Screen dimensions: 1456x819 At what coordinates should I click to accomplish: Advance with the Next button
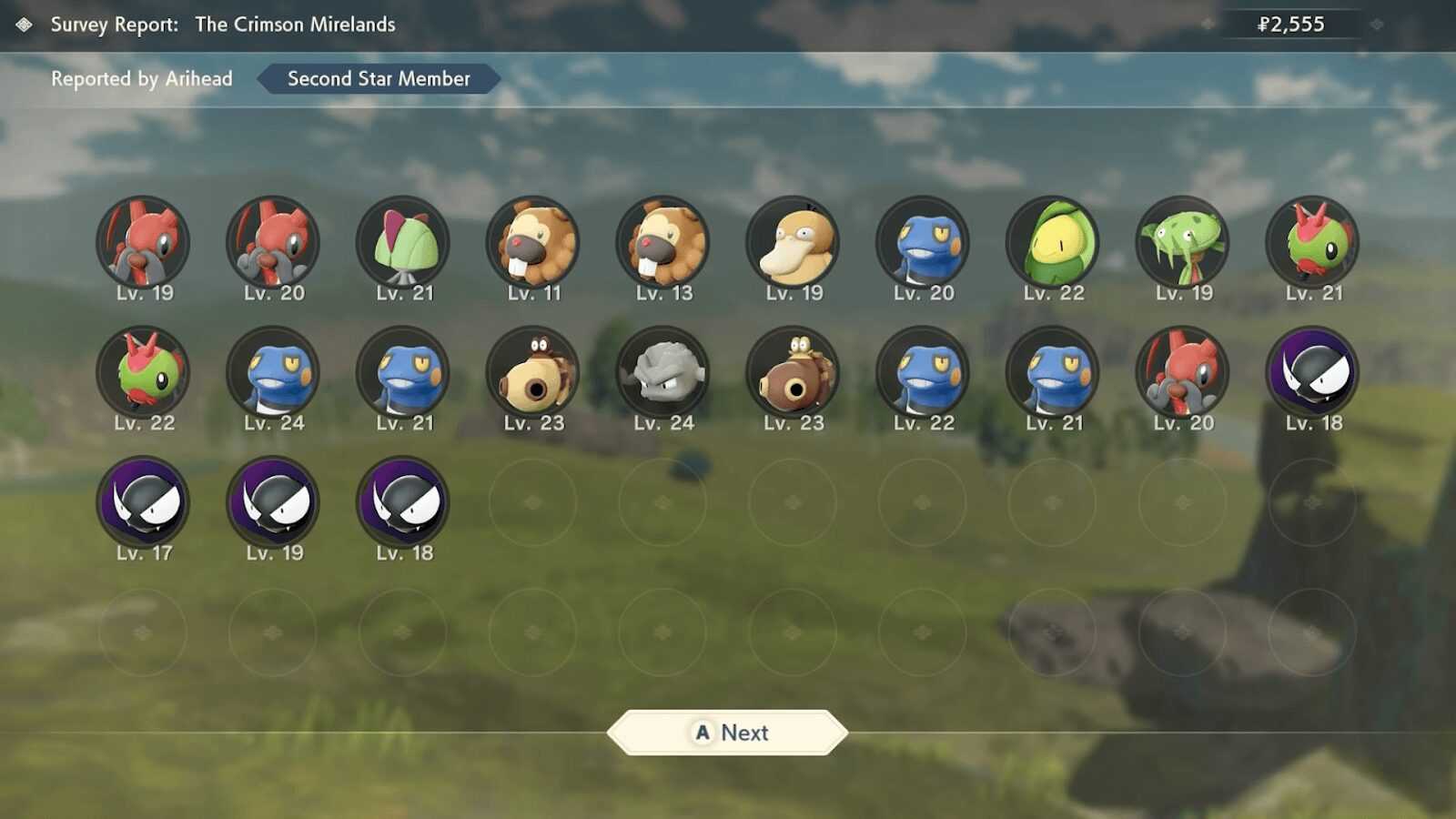727,733
